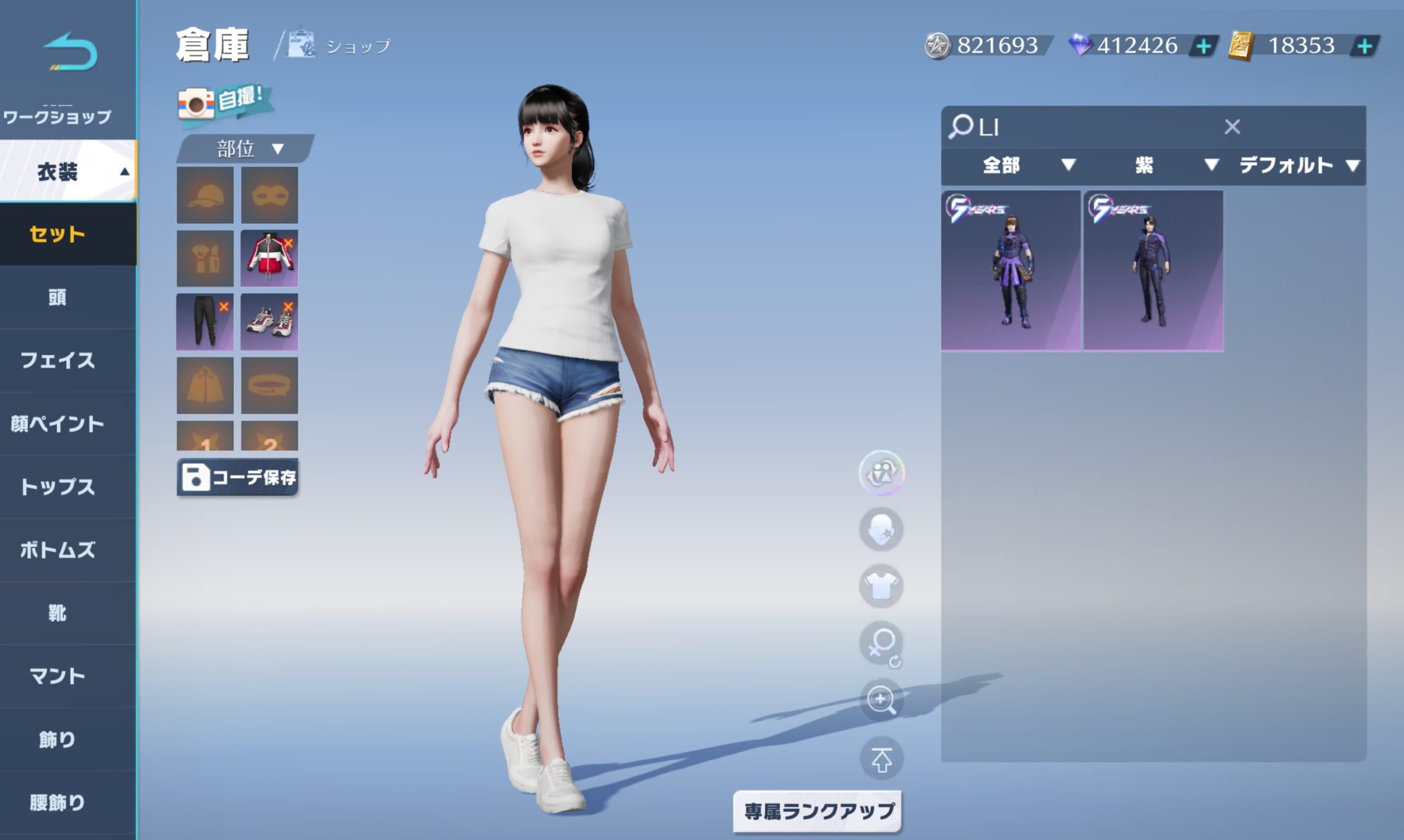
Task: Open the フェイス face category
Action: (x=58, y=360)
